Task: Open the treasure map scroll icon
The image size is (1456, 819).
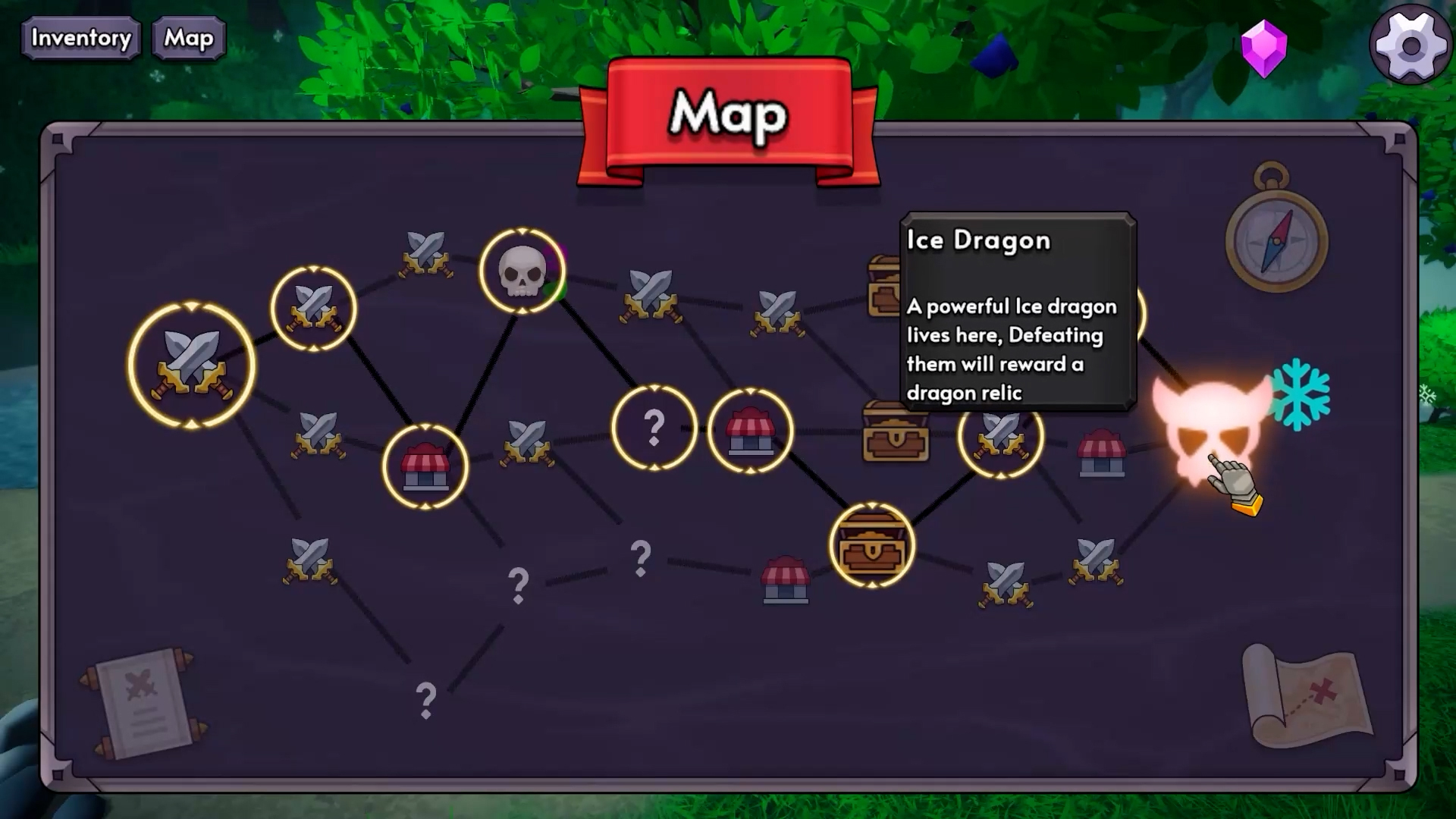Action: (1307, 696)
